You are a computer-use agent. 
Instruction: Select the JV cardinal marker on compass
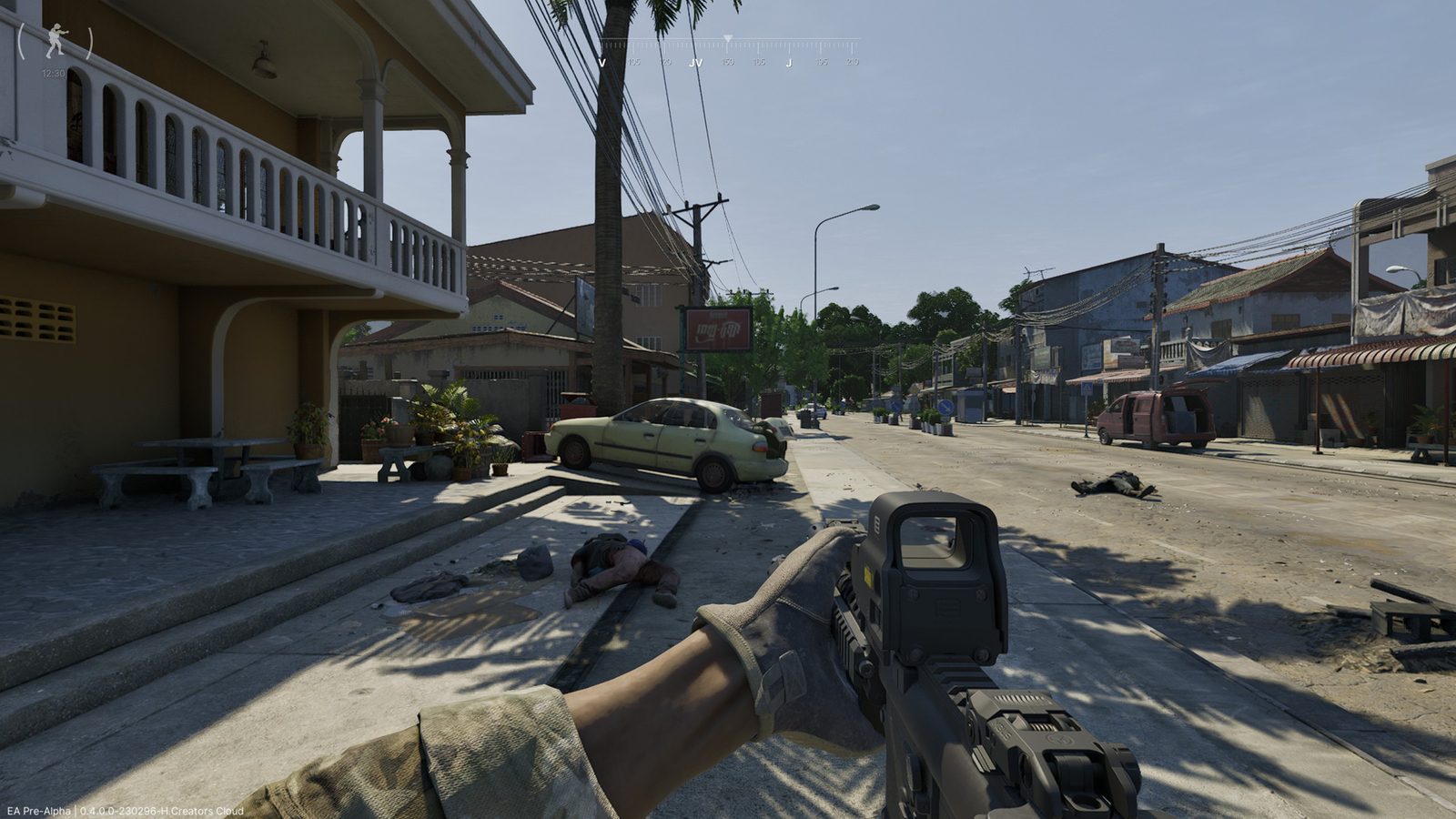pos(696,62)
